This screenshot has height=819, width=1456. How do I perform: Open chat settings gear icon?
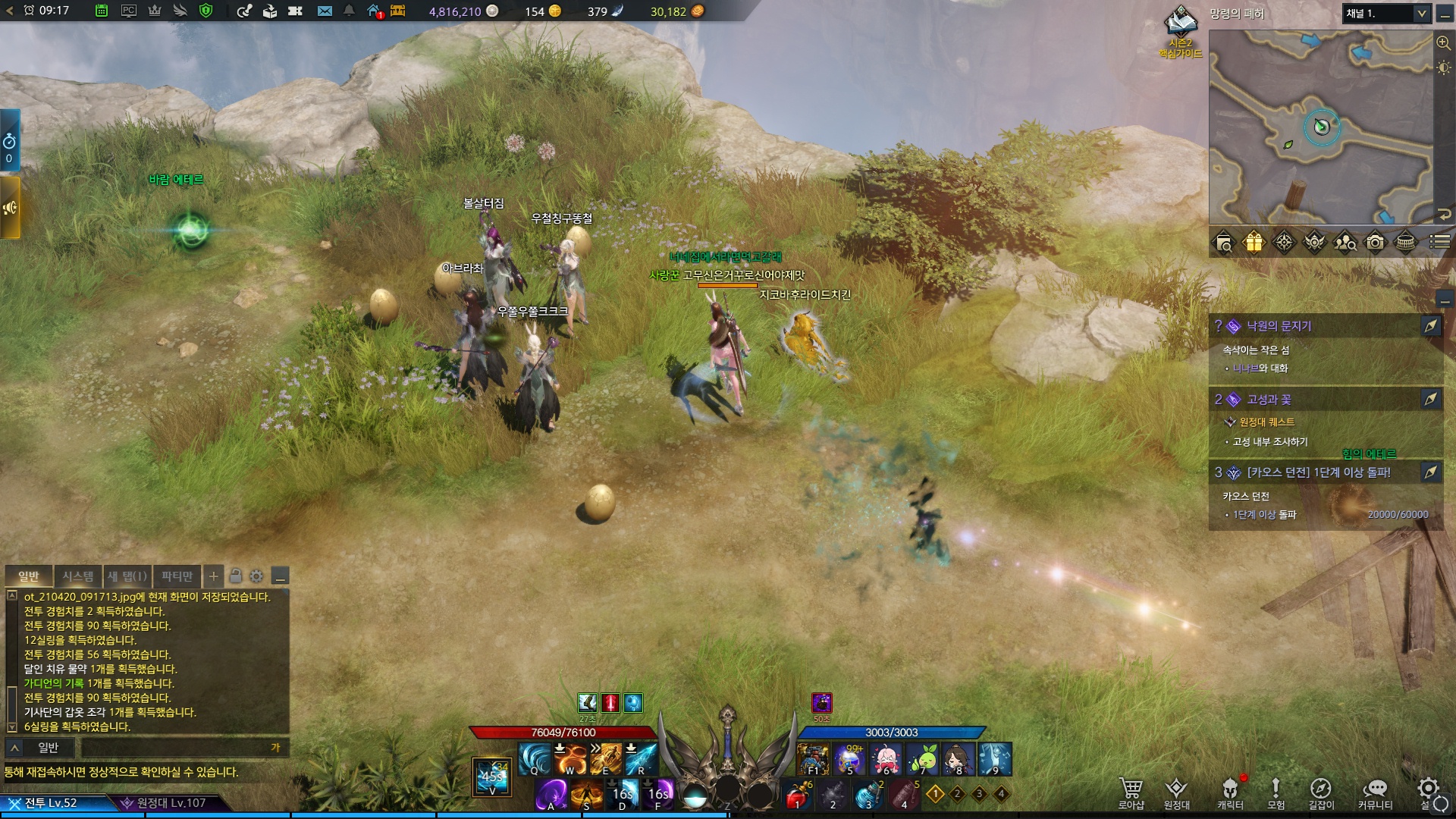coord(256,576)
